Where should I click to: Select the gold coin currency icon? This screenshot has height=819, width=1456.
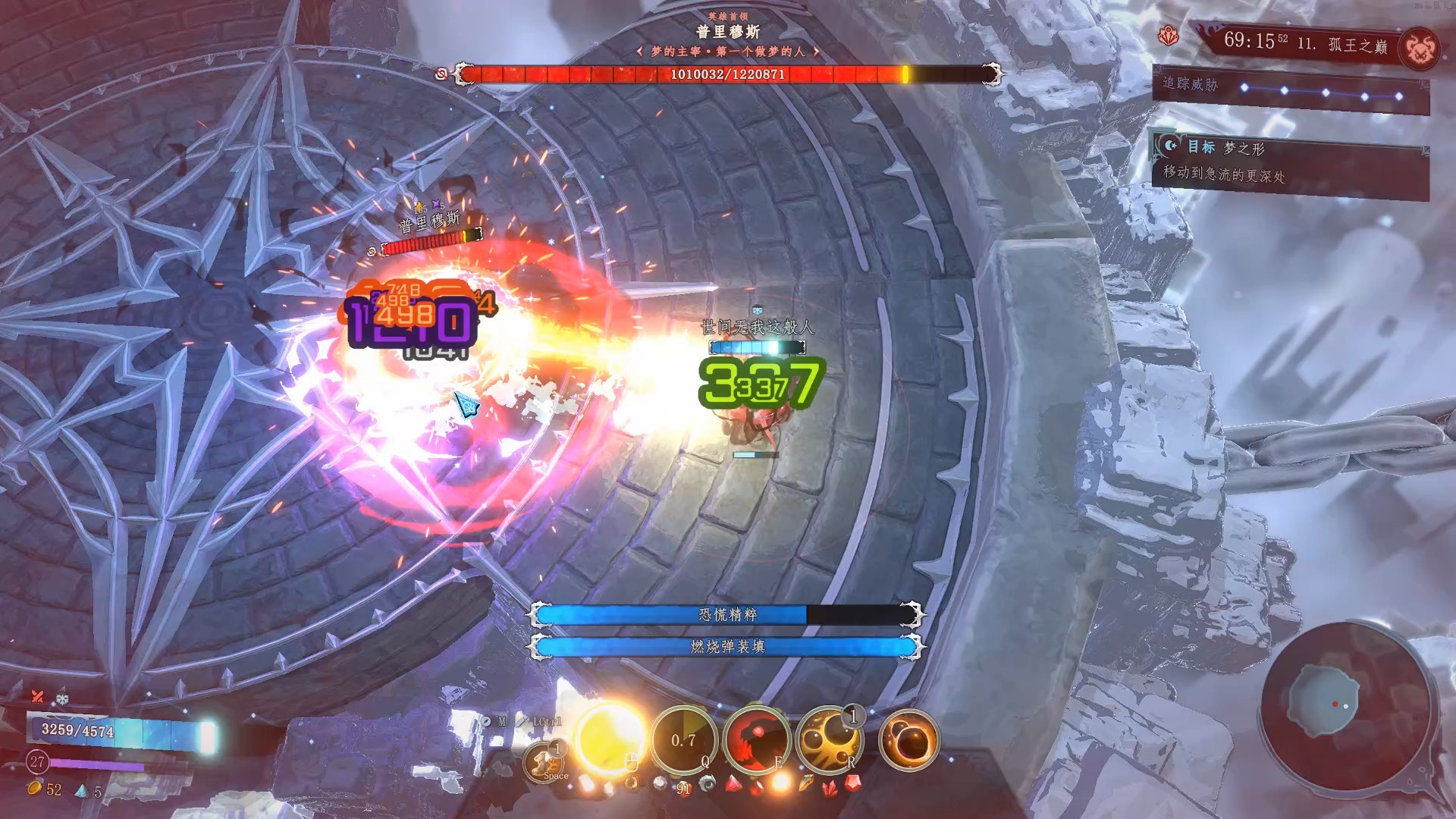[34, 789]
